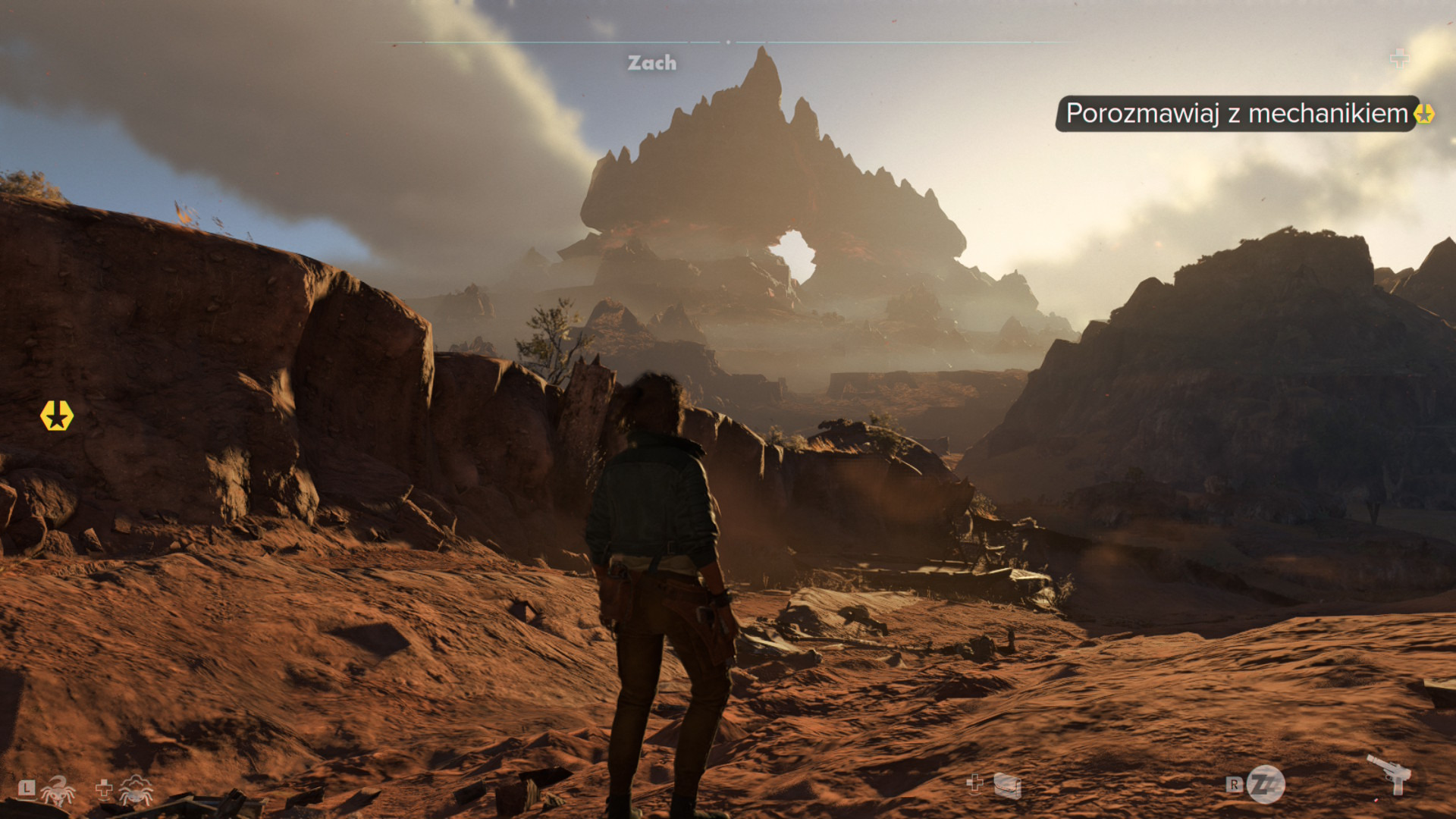Click the yellow star quest waypoint marker
The image size is (1456, 819).
[x=57, y=416]
